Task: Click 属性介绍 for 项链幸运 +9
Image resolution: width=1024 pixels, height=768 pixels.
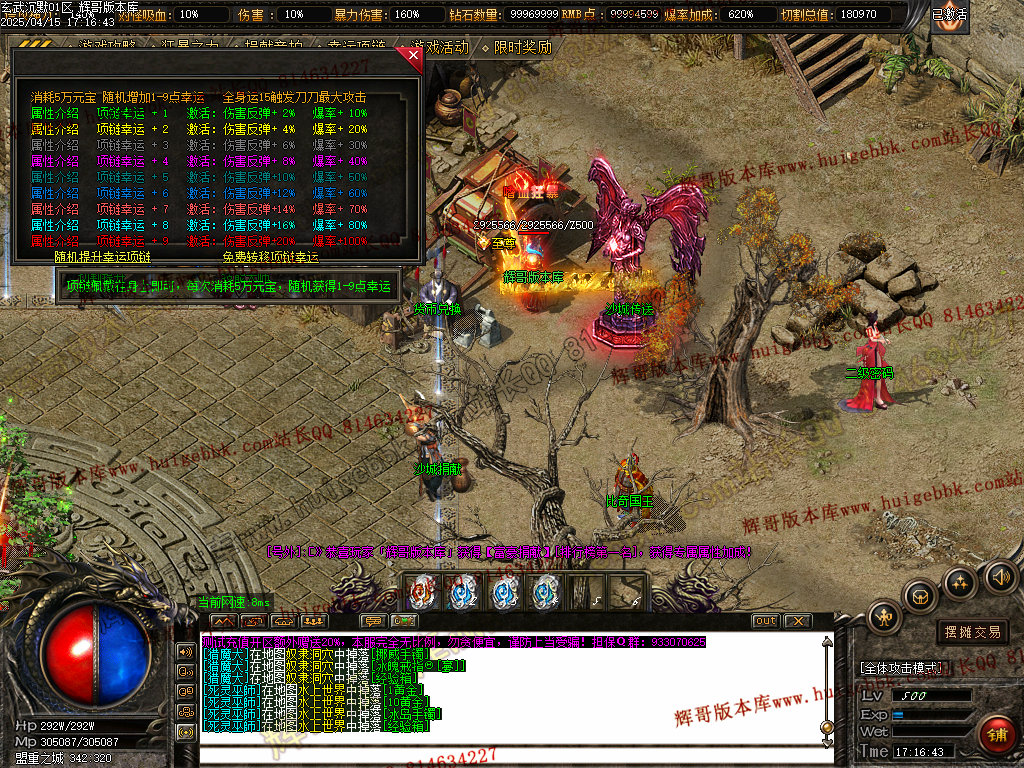Action: [54, 241]
